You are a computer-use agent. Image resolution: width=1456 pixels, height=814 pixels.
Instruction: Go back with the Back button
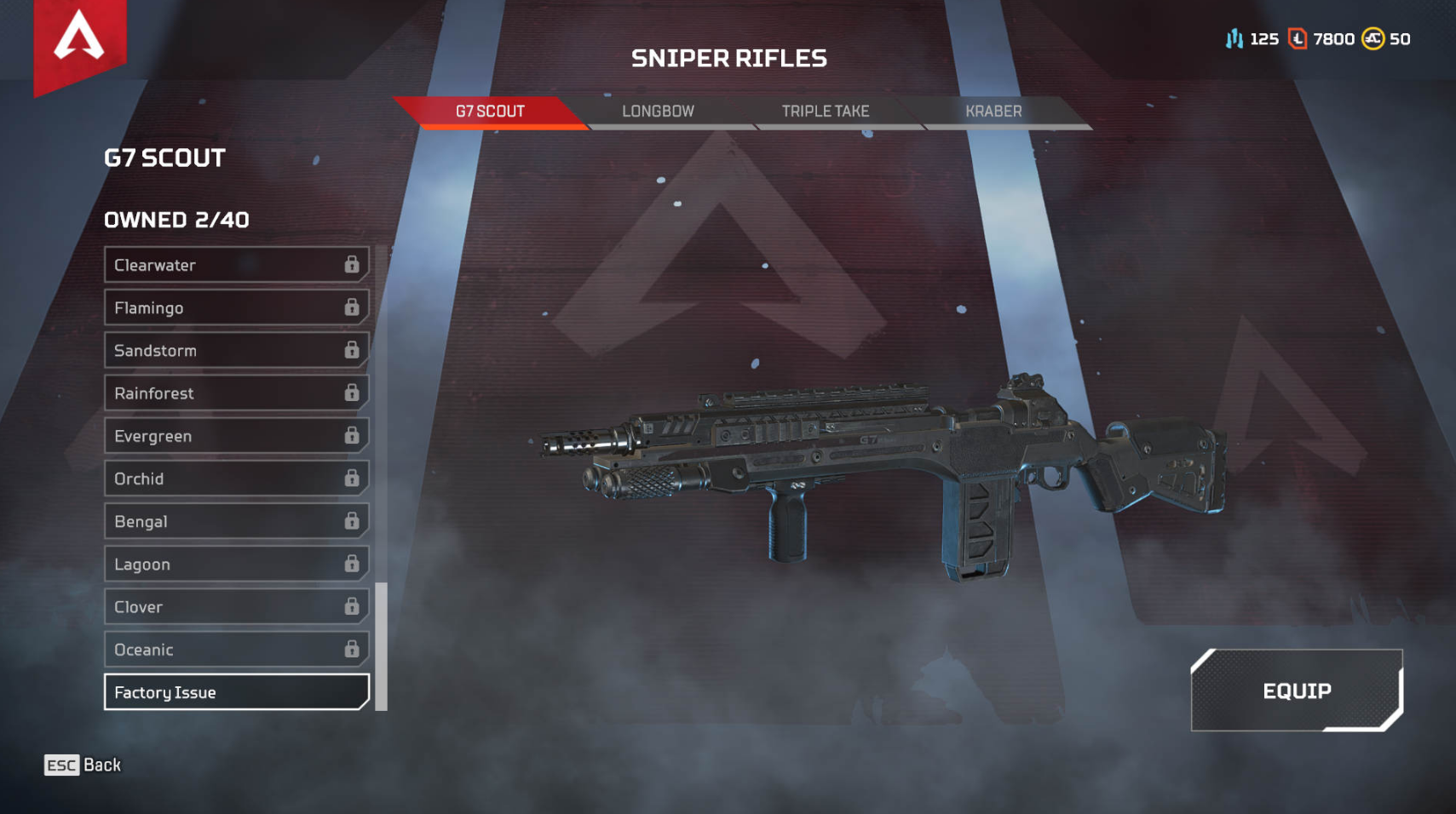click(83, 765)
